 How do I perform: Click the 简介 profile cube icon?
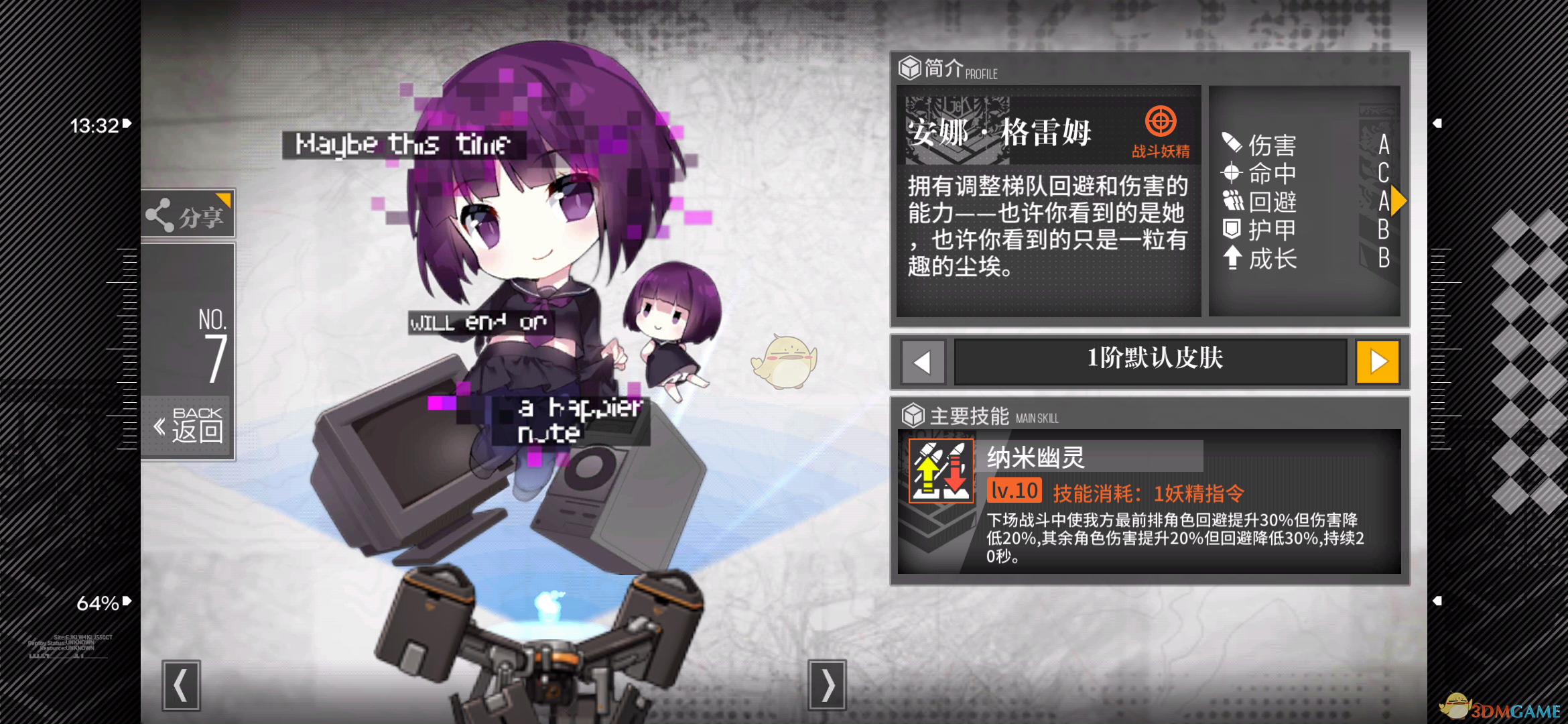pyautogui.click(x=909, y=68)
